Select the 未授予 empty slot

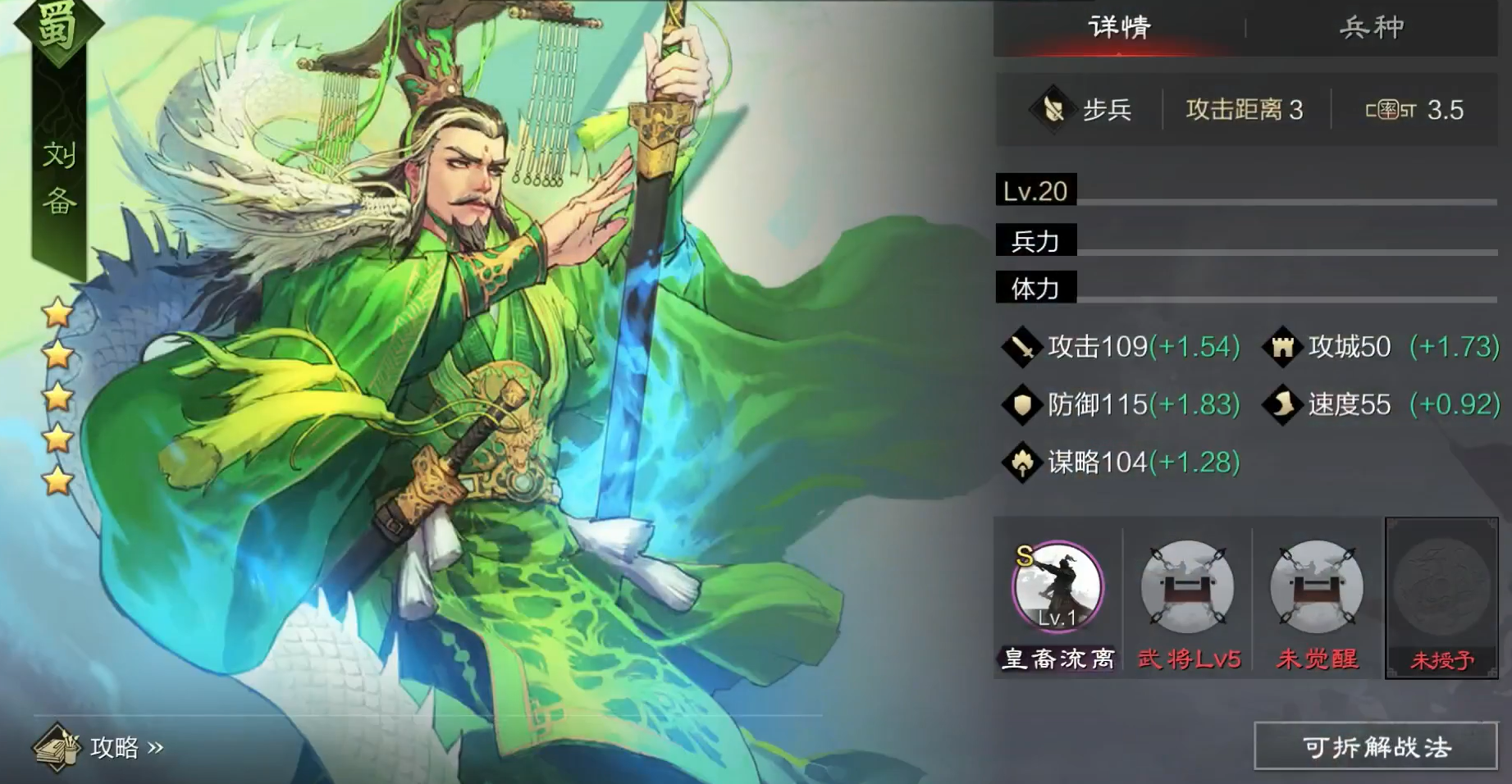[1441, 598]
